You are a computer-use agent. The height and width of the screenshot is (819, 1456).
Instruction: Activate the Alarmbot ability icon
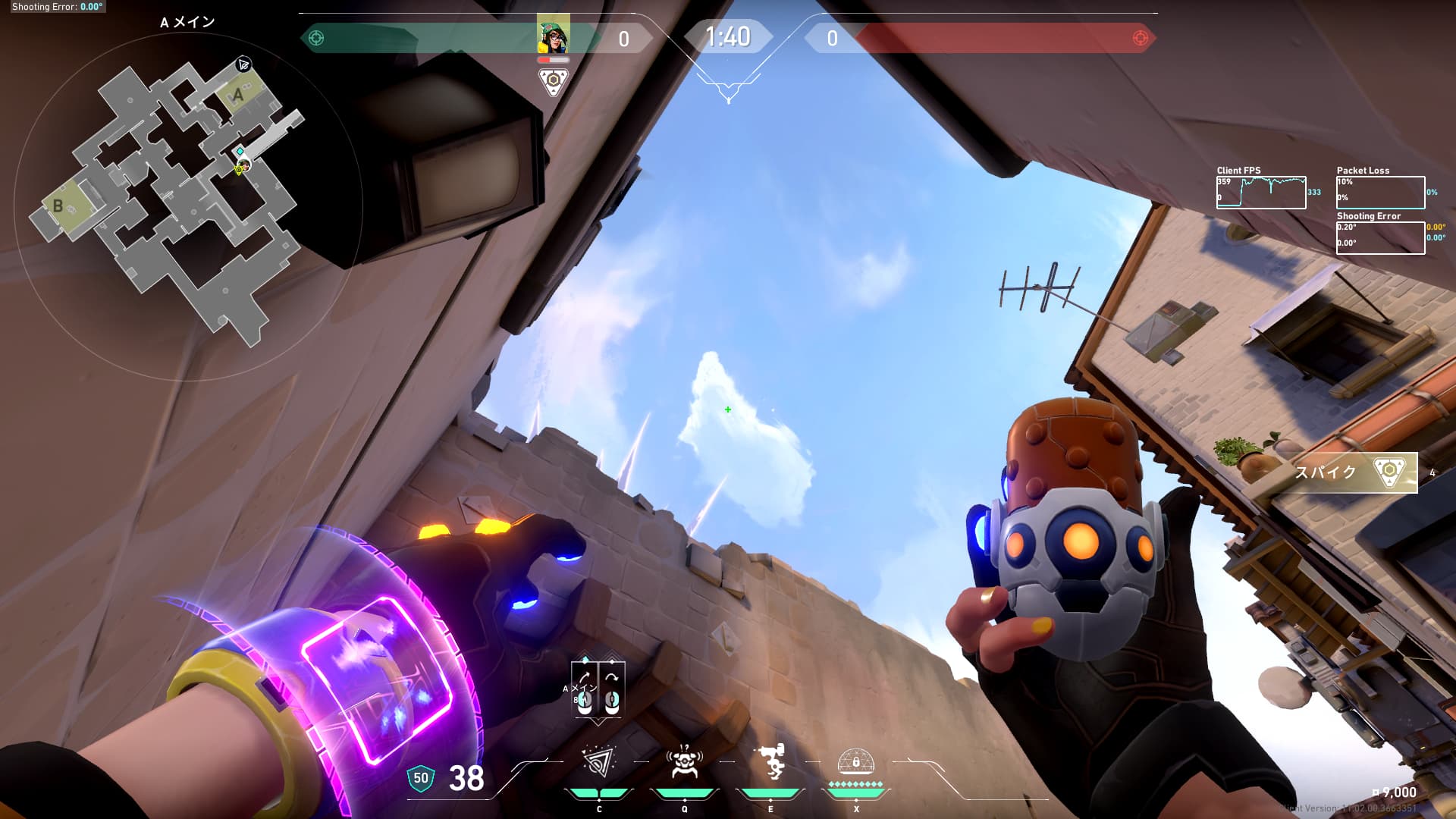pos(684,762)
